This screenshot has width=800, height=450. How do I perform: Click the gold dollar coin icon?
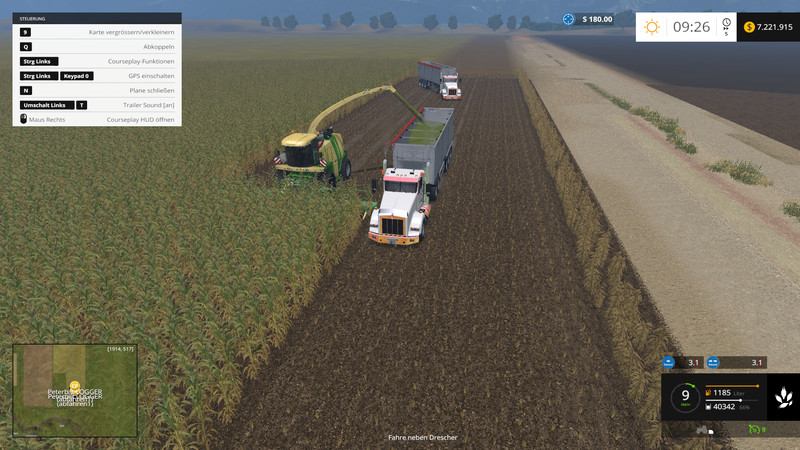tap(749, 27)
